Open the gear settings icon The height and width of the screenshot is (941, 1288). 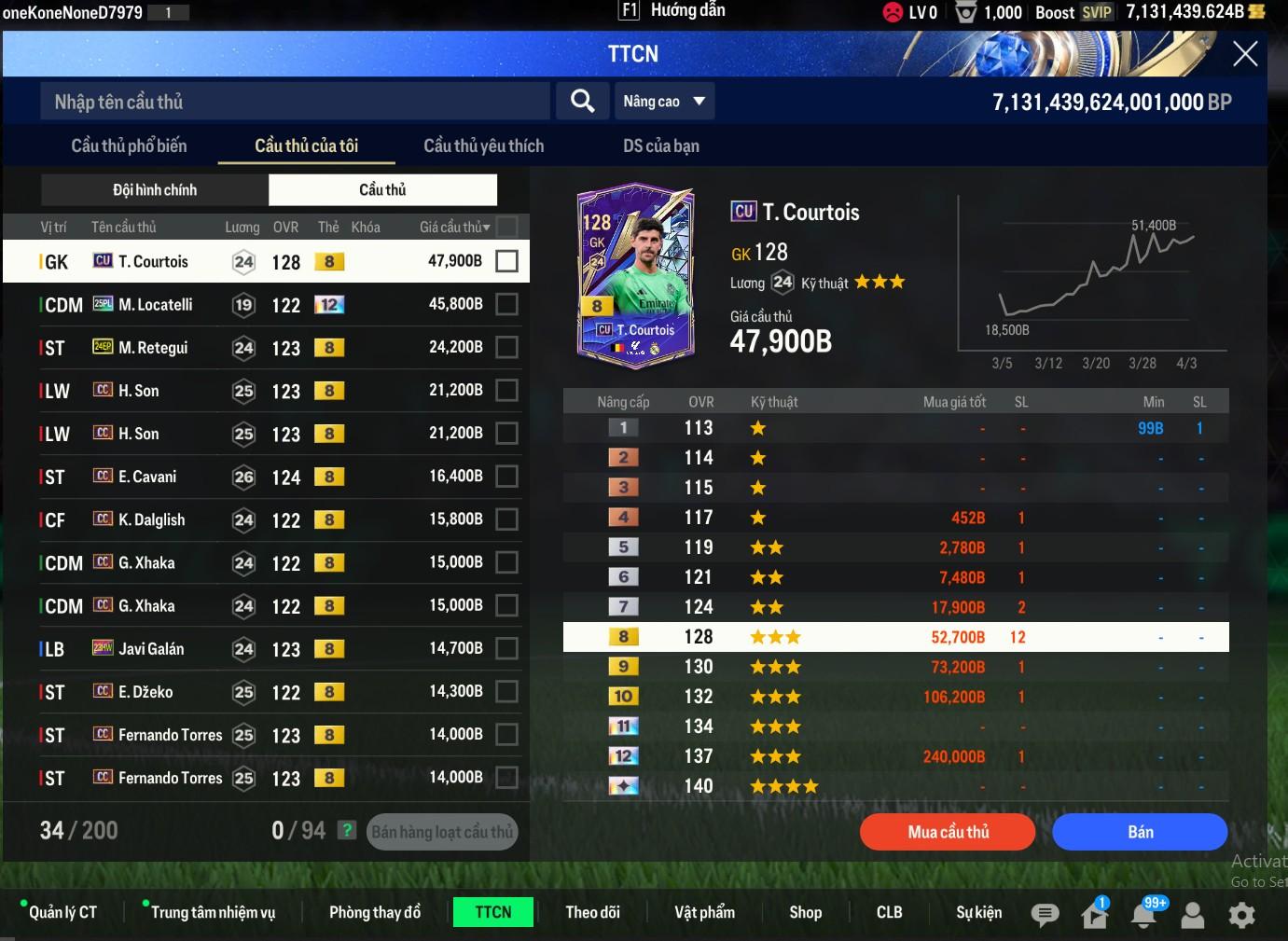[1241, 915]
